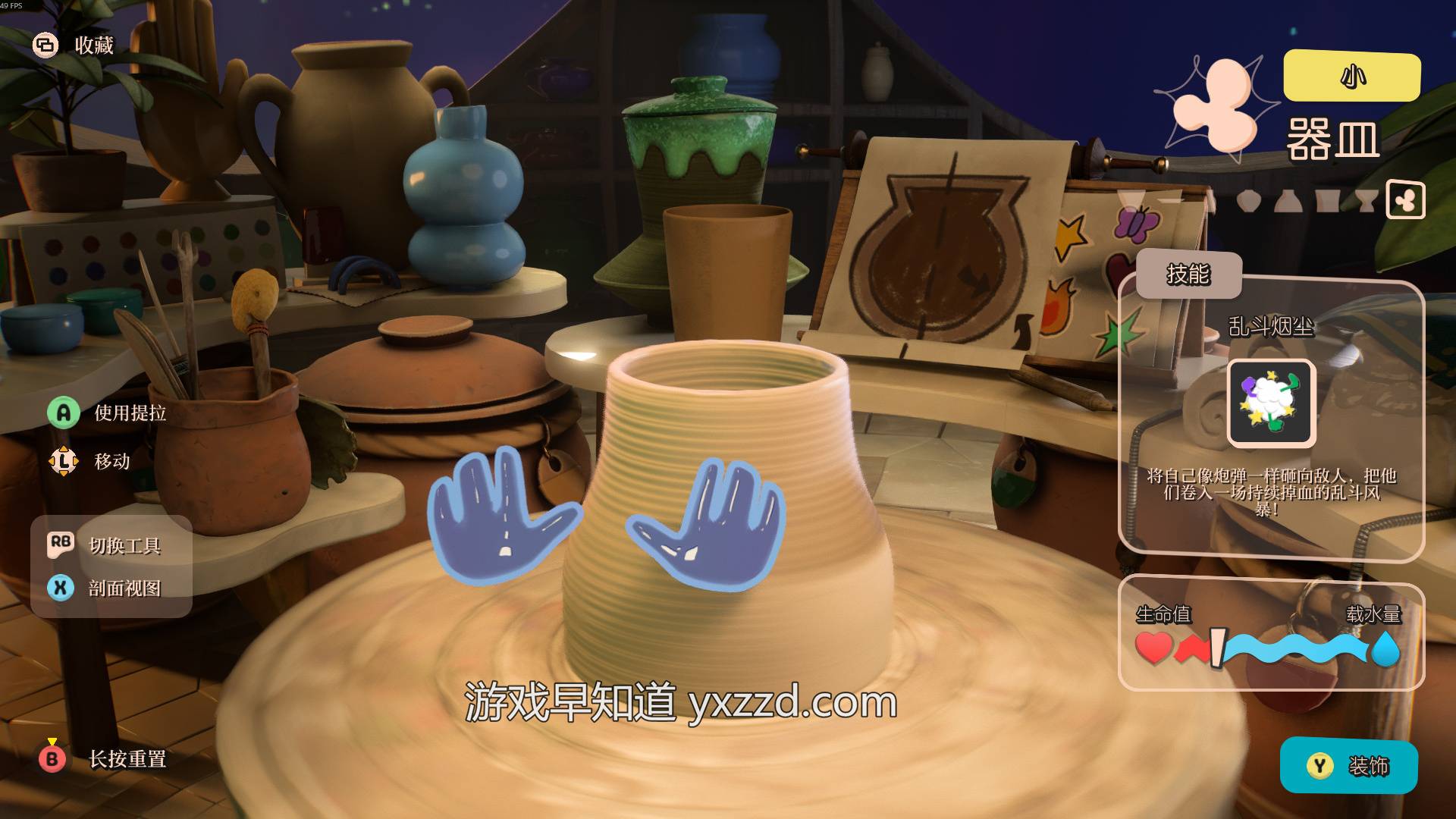Viewport: 1456px width, 819px height.
Task: Select the 乱斗烟尘 skill icon
Action: tap(1271, 402)
